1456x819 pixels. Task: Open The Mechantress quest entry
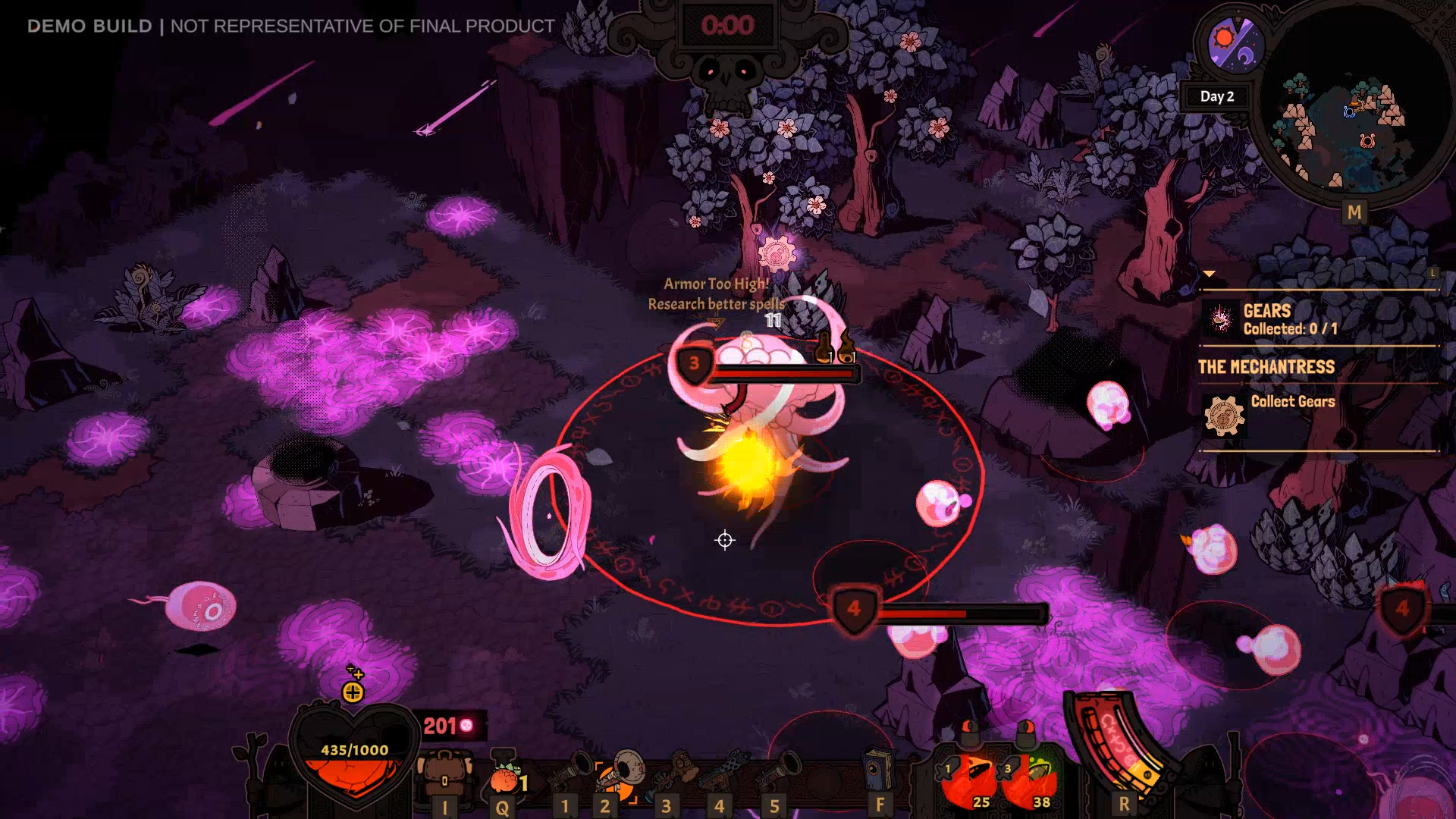coord(1266,367)
